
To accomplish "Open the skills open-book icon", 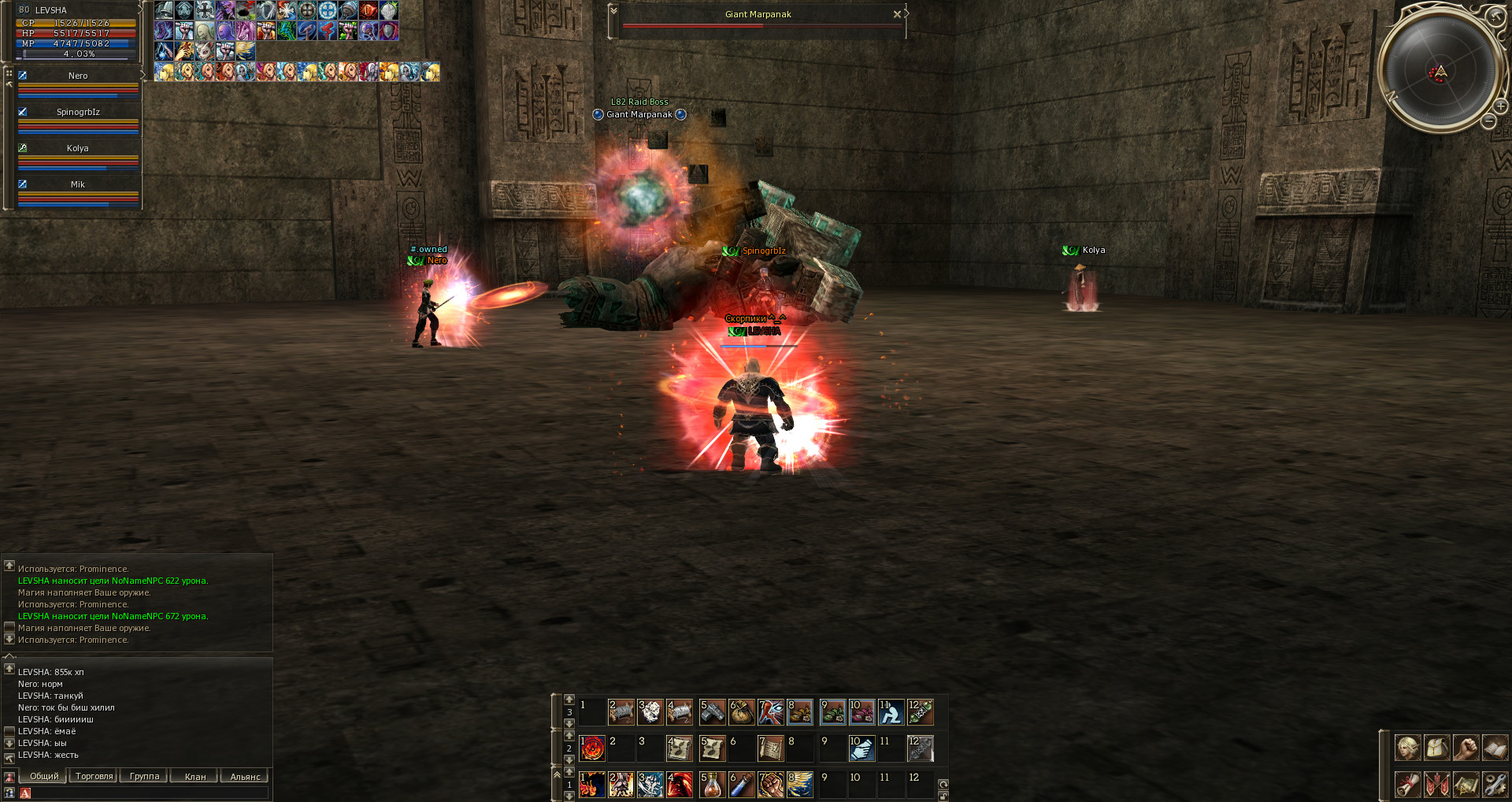I will coord(1495,748).
